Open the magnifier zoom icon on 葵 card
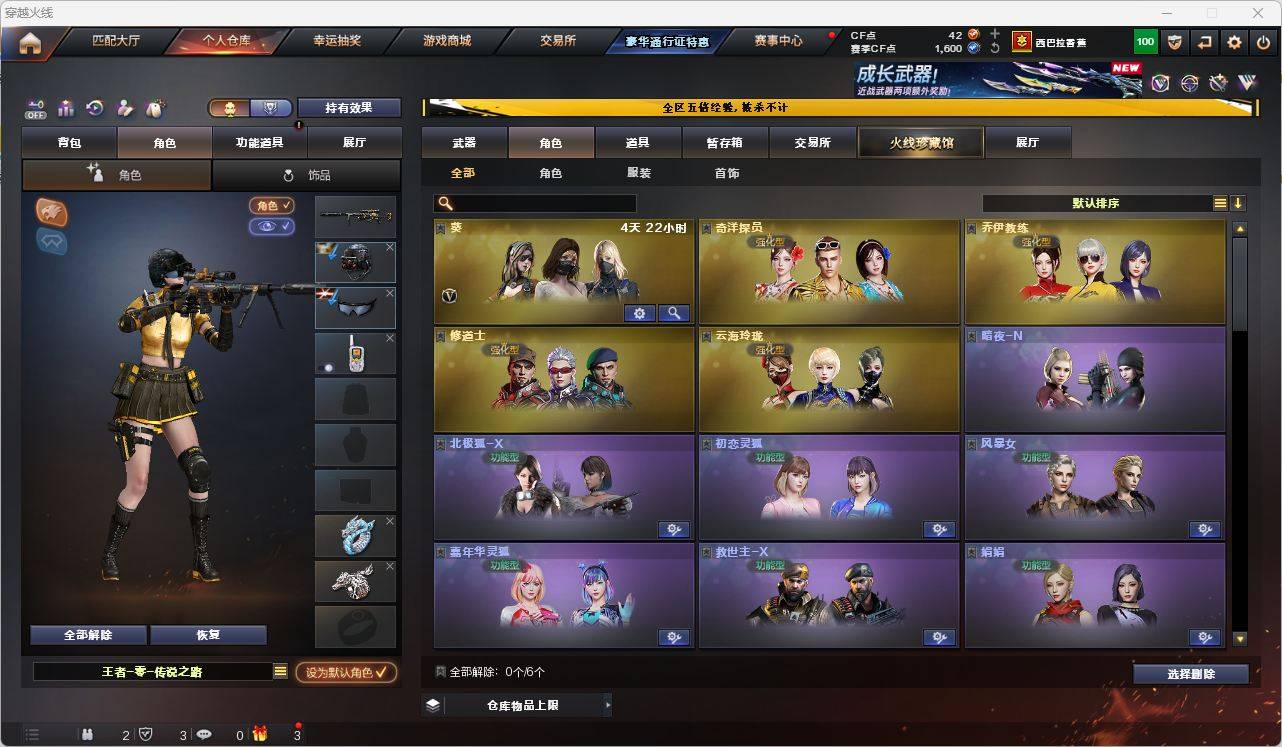 coord(674,313)
